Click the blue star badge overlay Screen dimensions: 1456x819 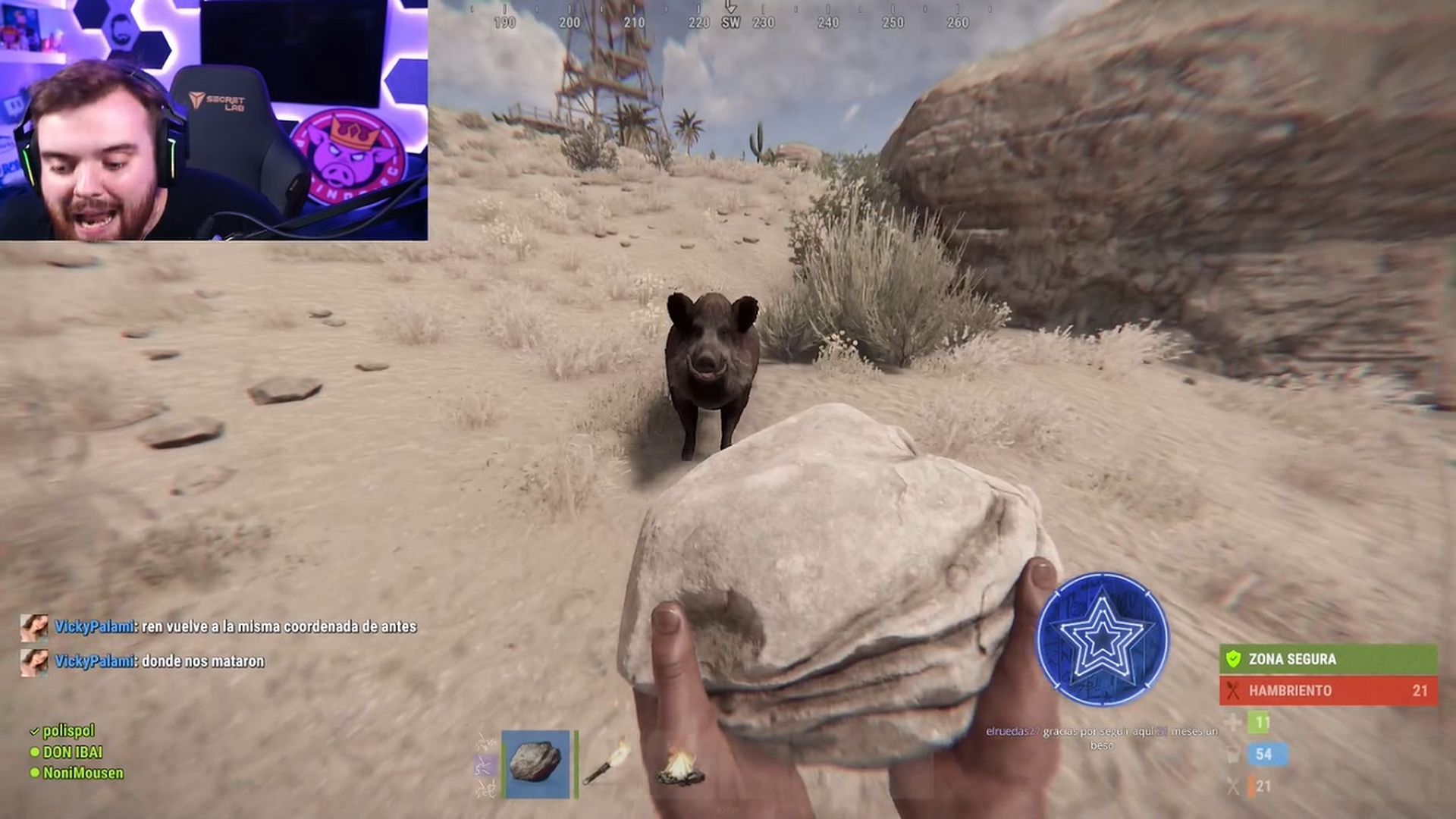point(1102,639)
